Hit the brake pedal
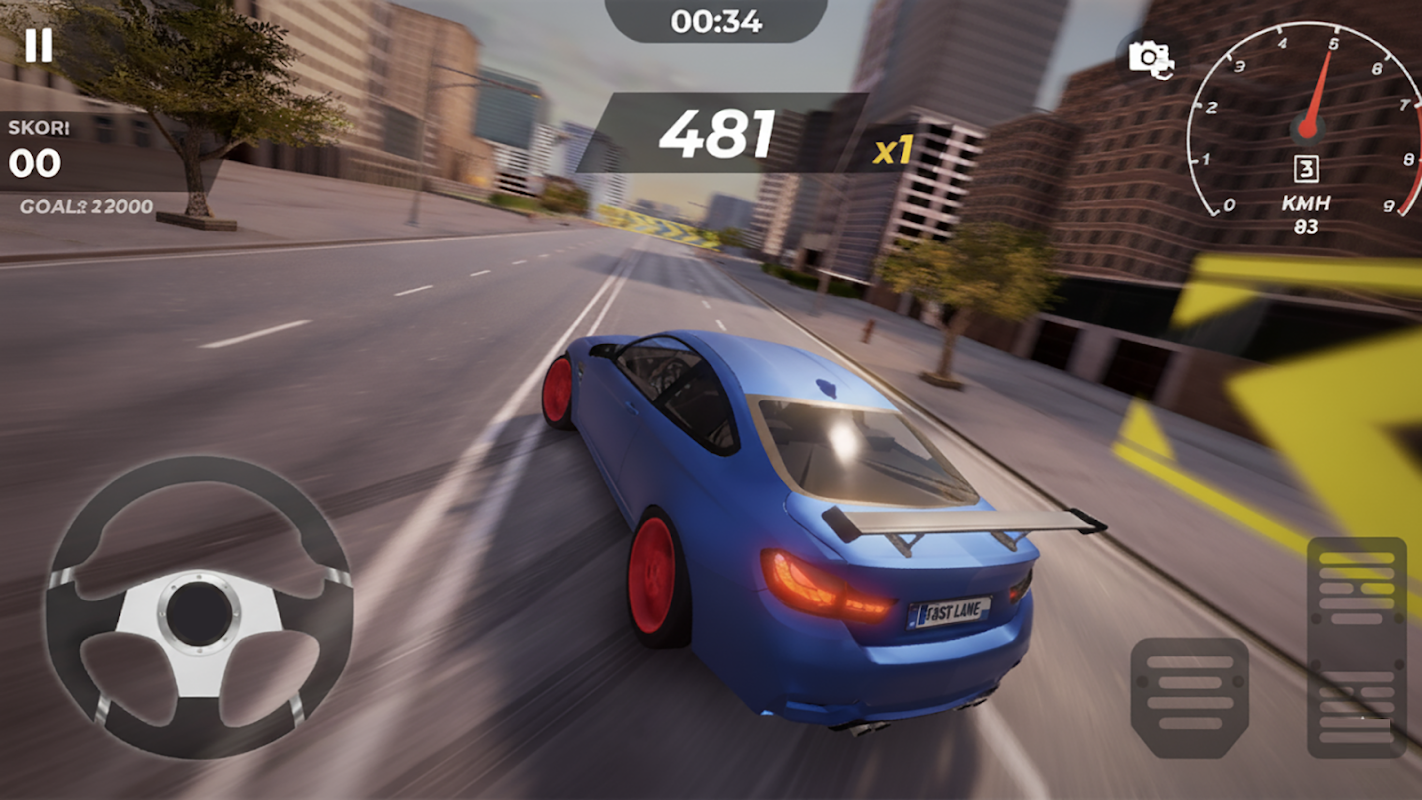Image resolution: width=1422 pixels, height=800 pixels. click(x=1189, y=697)
